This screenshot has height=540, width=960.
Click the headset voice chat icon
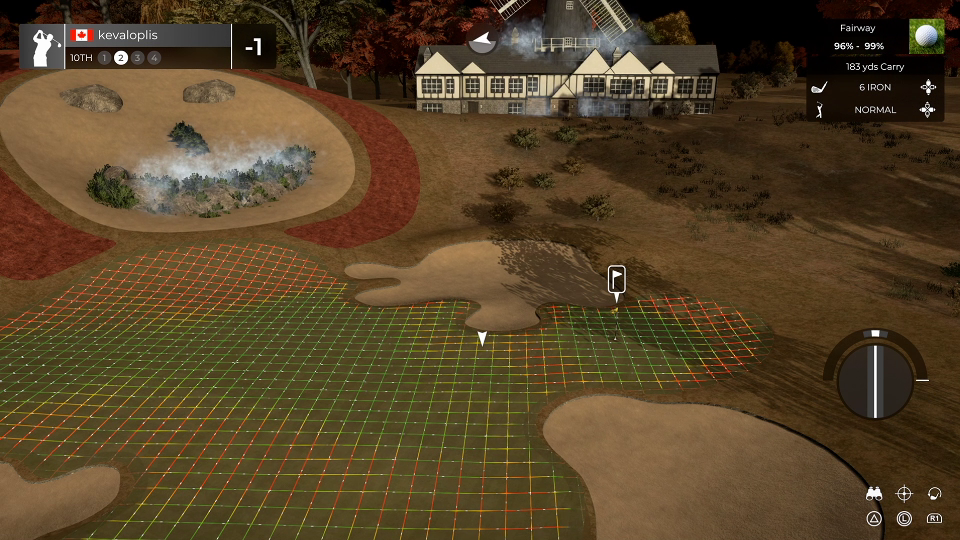click(x=935, y=493)
